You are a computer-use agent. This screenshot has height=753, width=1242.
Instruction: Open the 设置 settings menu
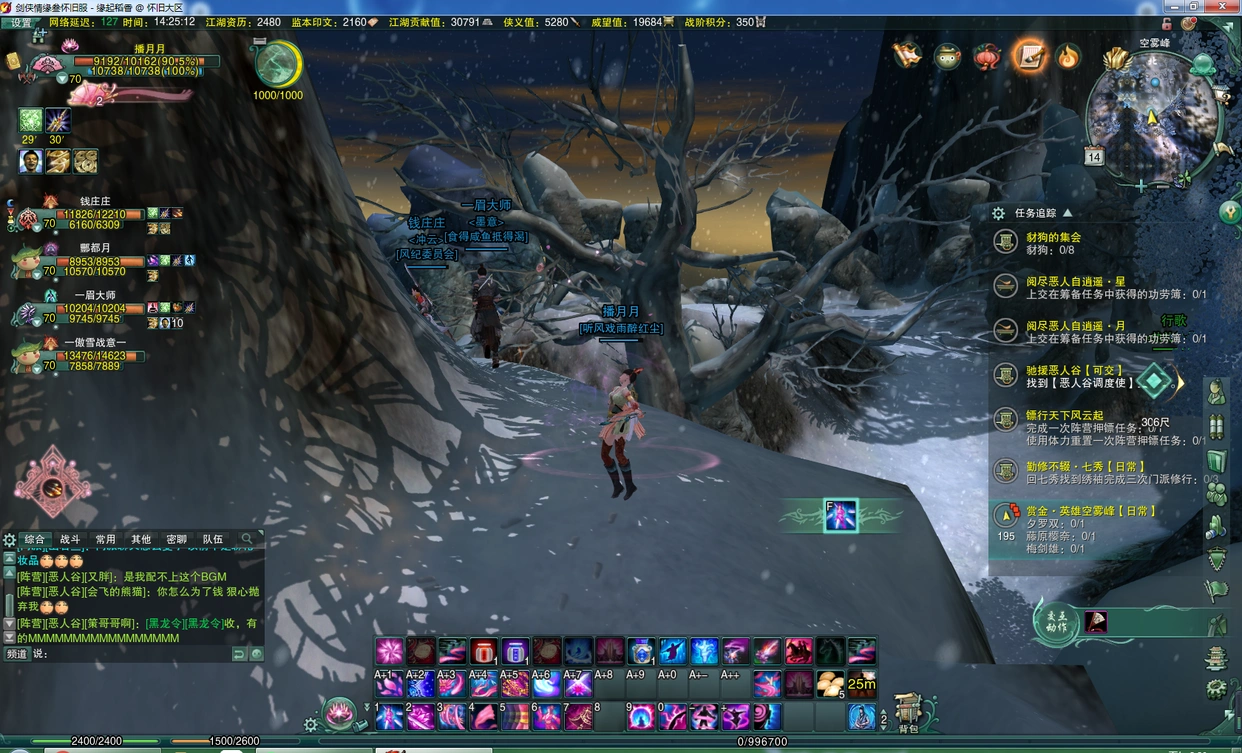(x=20, y=22)
